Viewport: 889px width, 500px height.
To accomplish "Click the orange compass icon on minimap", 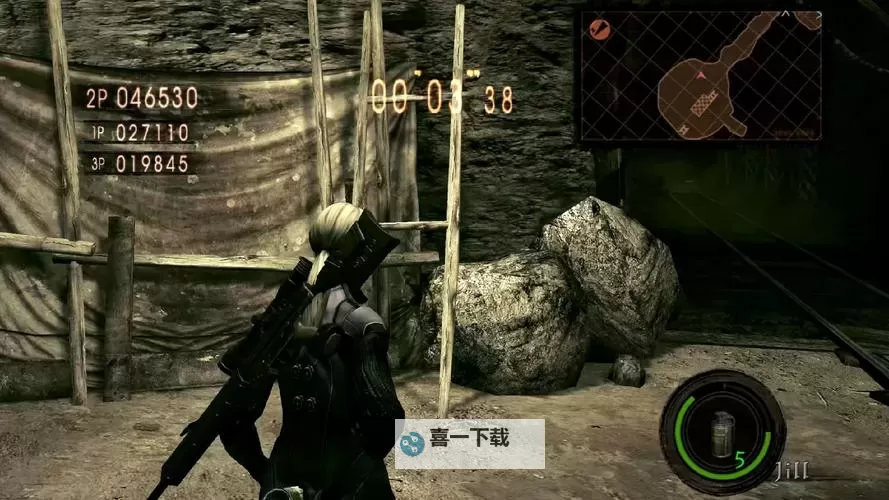I will (x=601, y=29).
